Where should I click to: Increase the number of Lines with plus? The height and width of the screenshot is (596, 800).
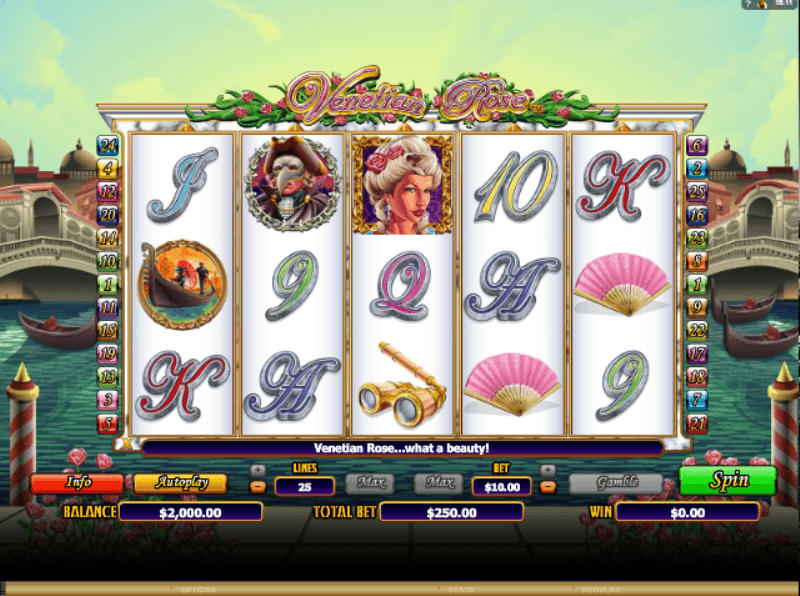coord(257,469)
